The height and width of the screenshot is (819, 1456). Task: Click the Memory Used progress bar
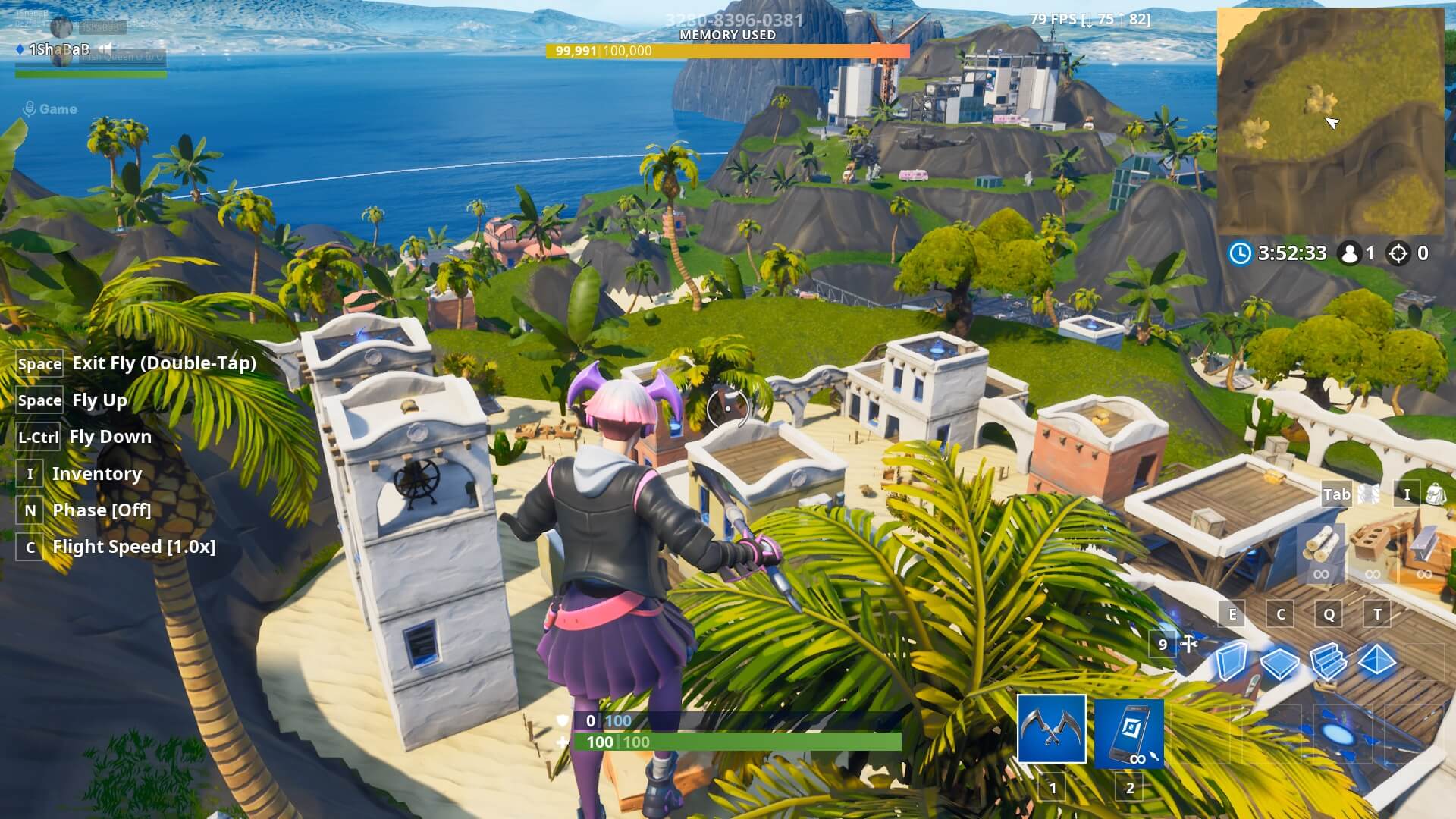(728, 52)
